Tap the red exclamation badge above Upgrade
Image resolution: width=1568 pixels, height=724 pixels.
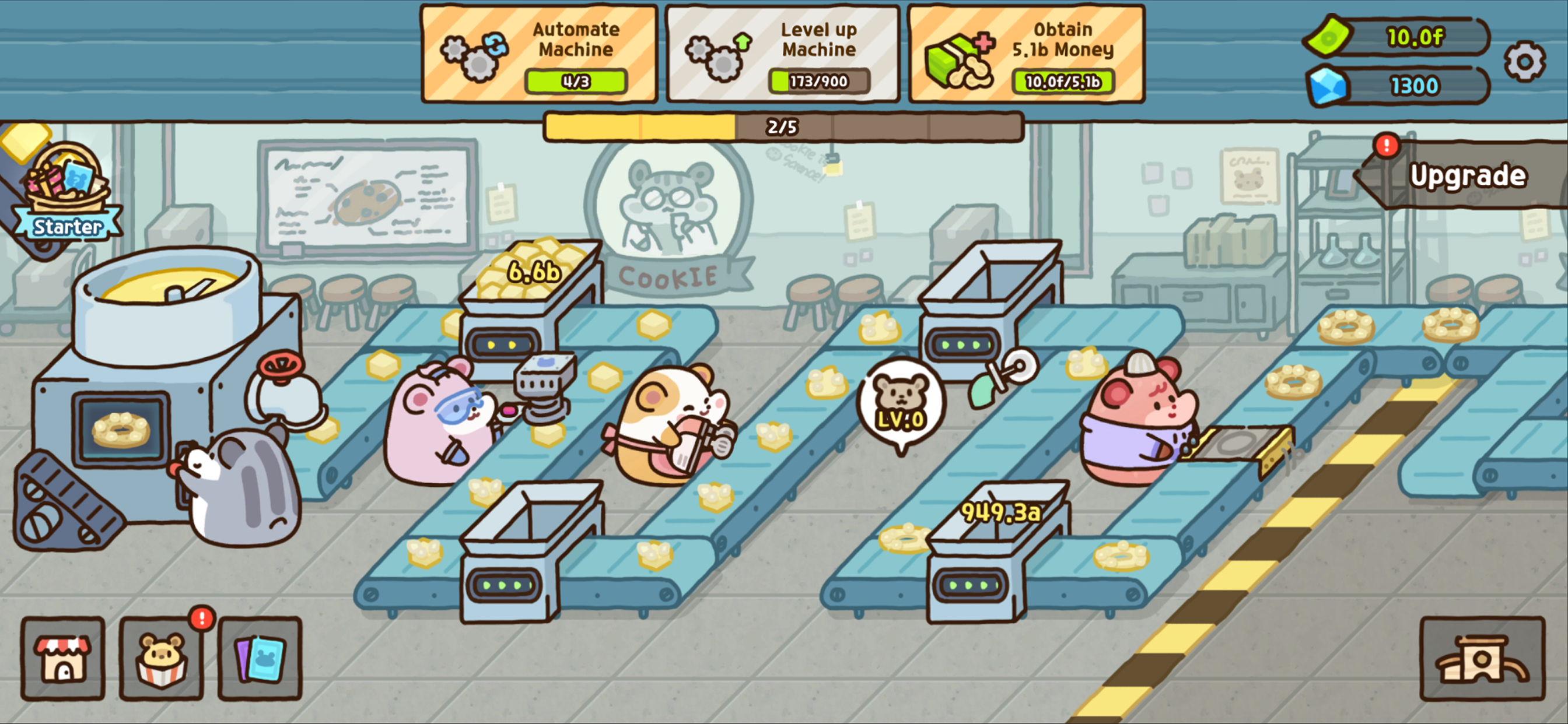[x=1387, y=147]
